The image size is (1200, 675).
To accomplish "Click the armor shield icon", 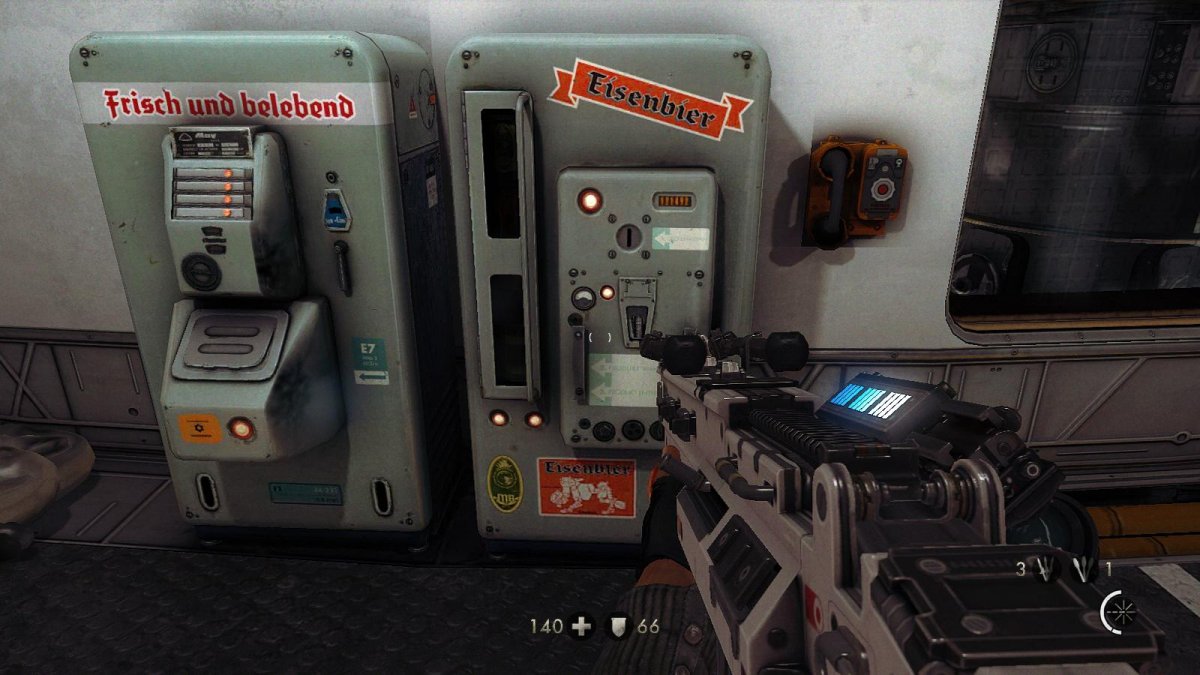I will tap(620, 627).
